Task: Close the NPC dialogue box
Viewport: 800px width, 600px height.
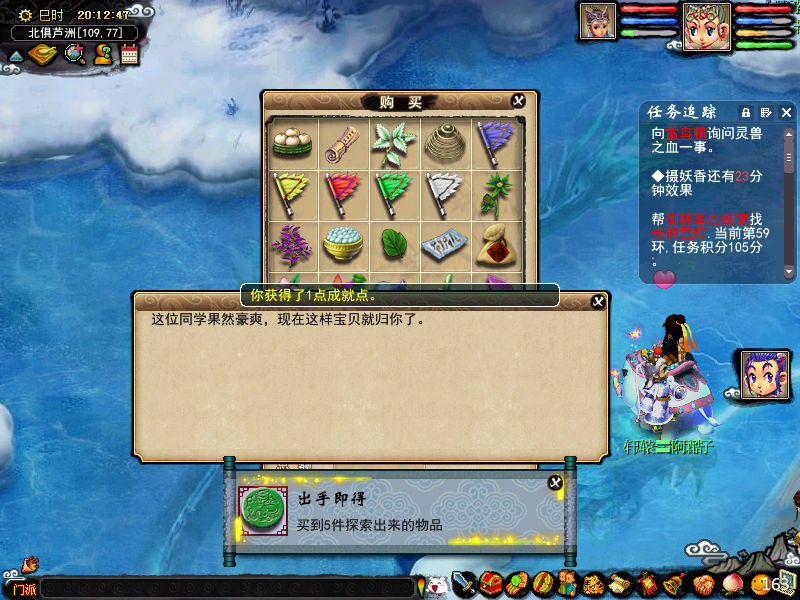Action: point(598,301)
